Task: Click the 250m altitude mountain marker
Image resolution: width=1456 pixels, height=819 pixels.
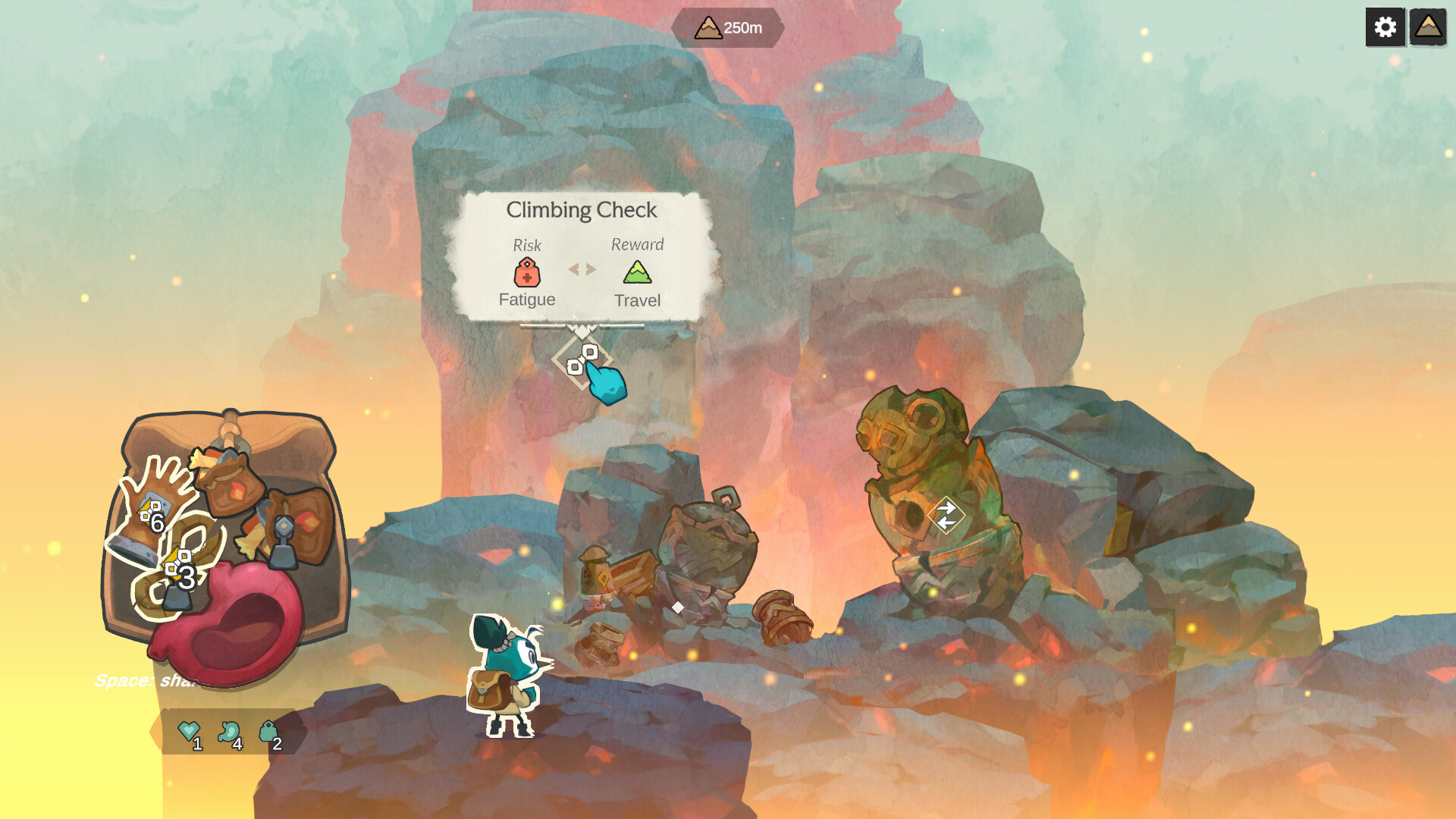Action: click(x=726, y=28)
